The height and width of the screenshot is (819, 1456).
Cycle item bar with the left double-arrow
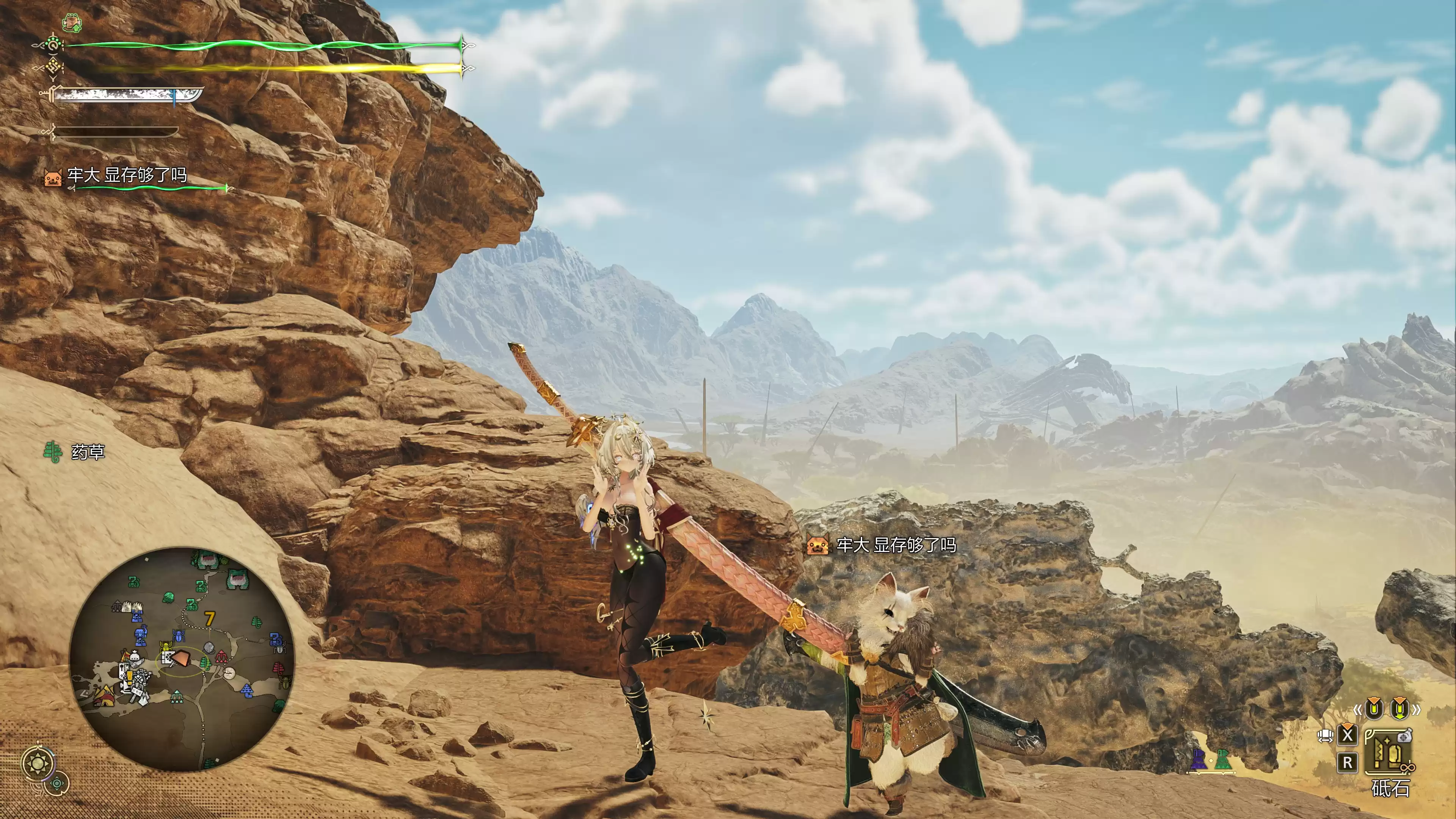1357,709
